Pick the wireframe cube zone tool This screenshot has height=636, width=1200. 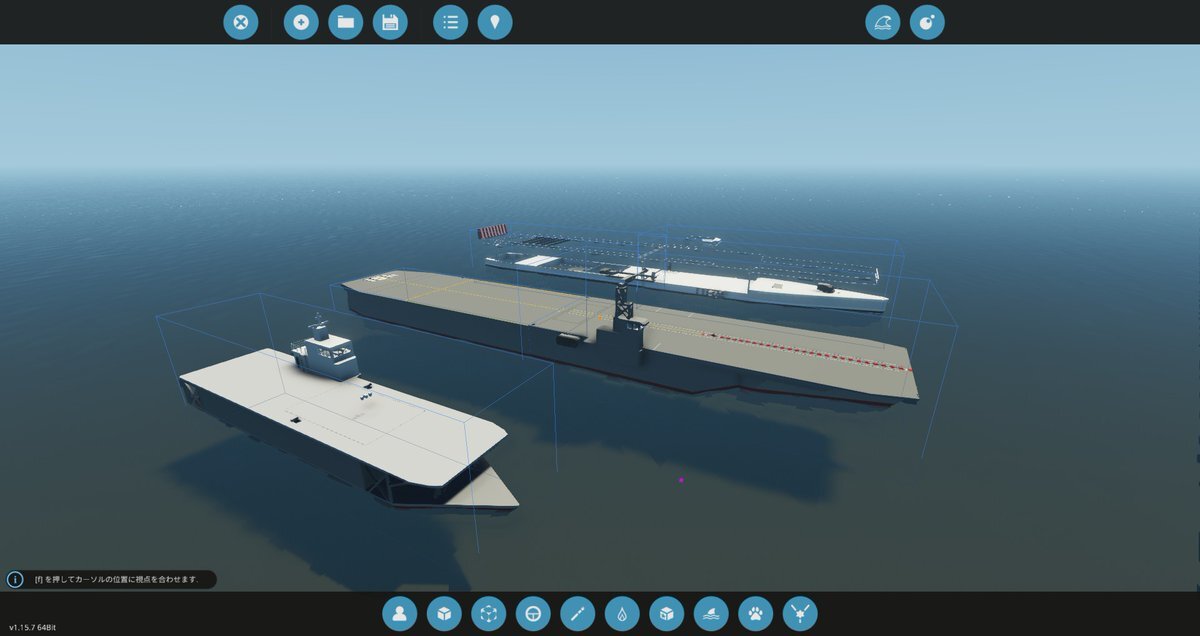click(x=489, y=613)
